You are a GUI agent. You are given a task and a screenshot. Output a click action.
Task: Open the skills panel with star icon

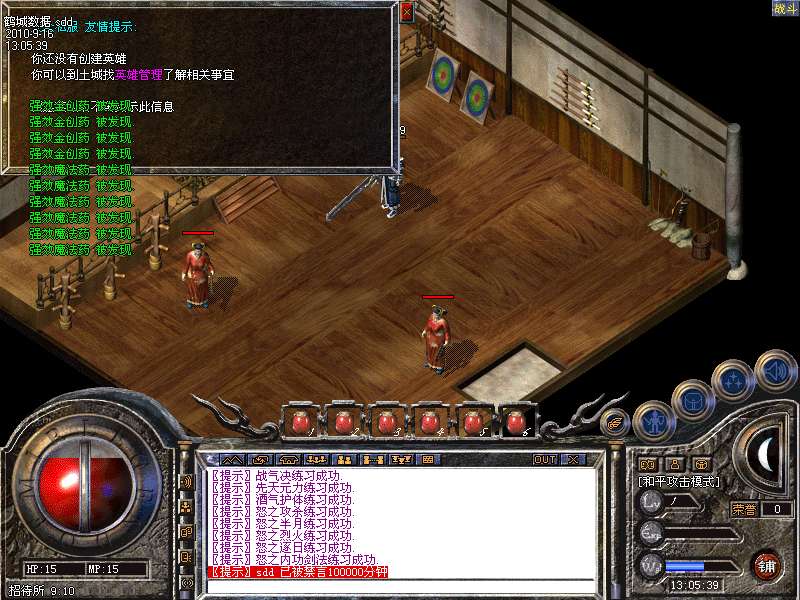pos(733,380)
